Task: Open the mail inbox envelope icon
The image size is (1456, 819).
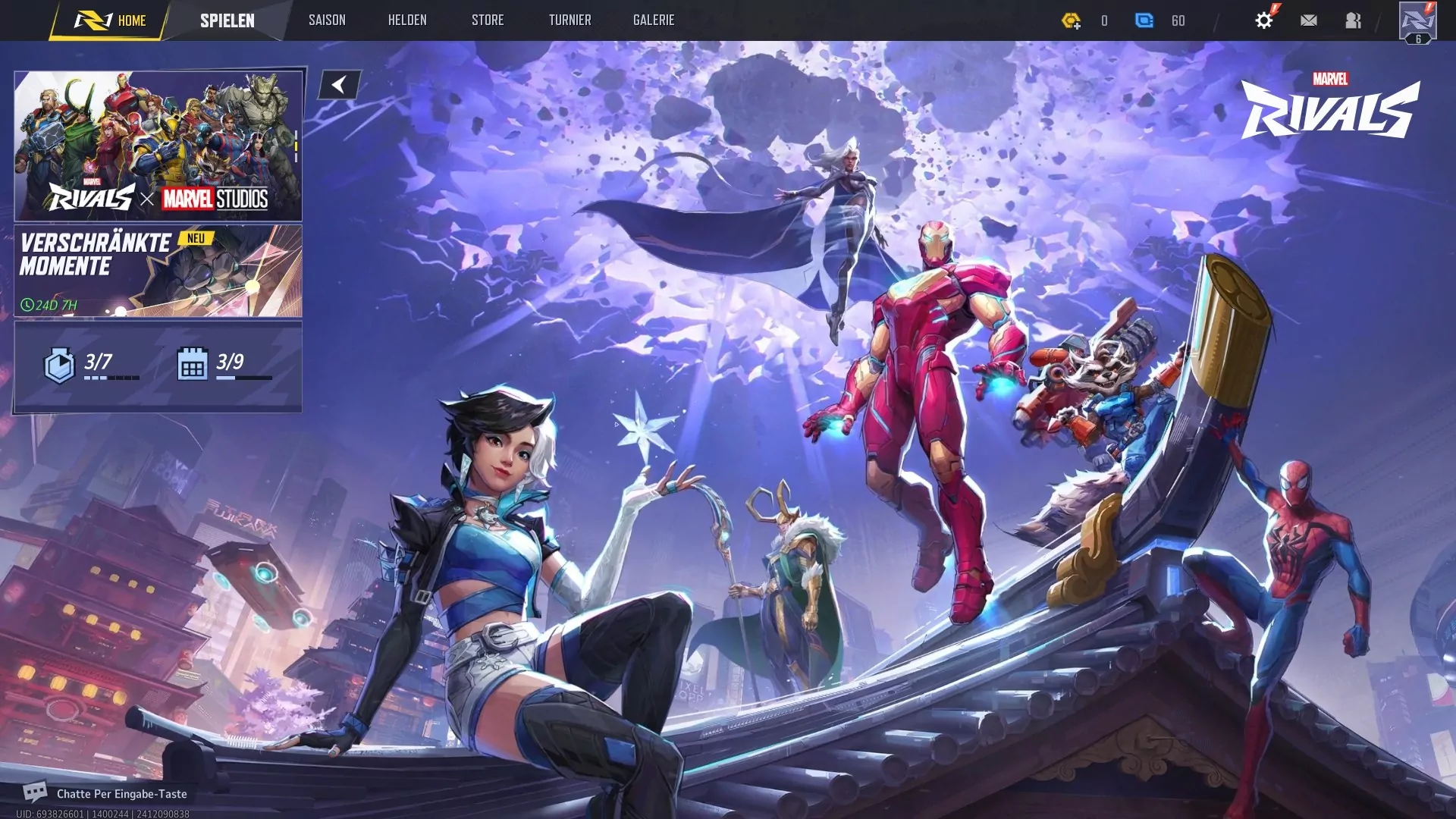Action: (x=1308, y=20)
